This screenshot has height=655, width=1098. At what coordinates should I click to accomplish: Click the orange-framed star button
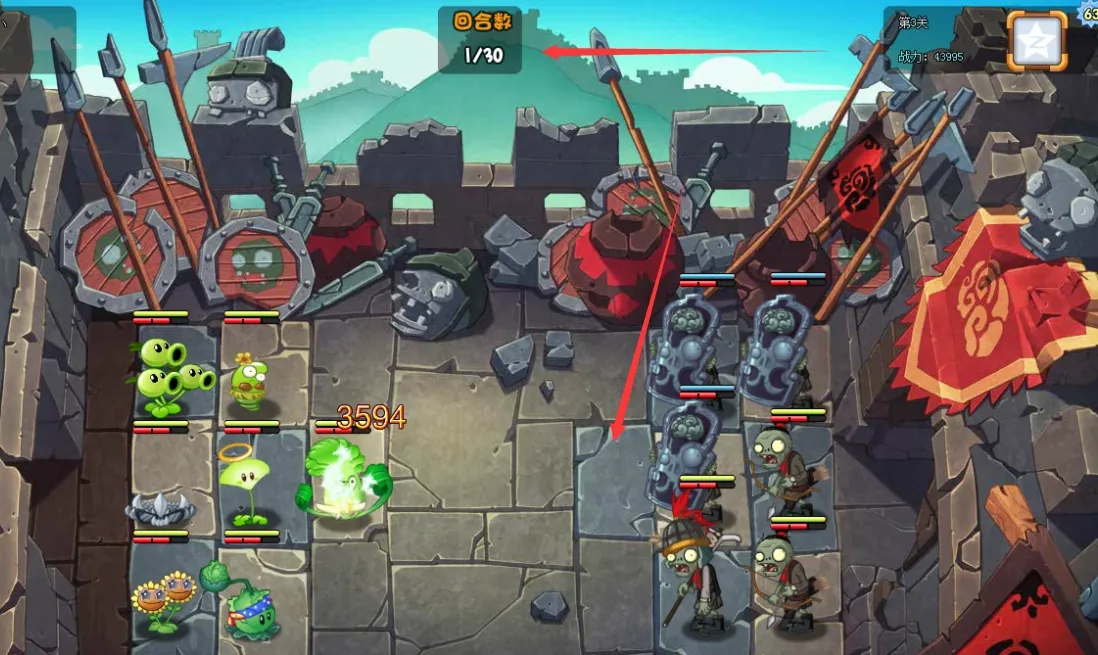(1036, 41)
